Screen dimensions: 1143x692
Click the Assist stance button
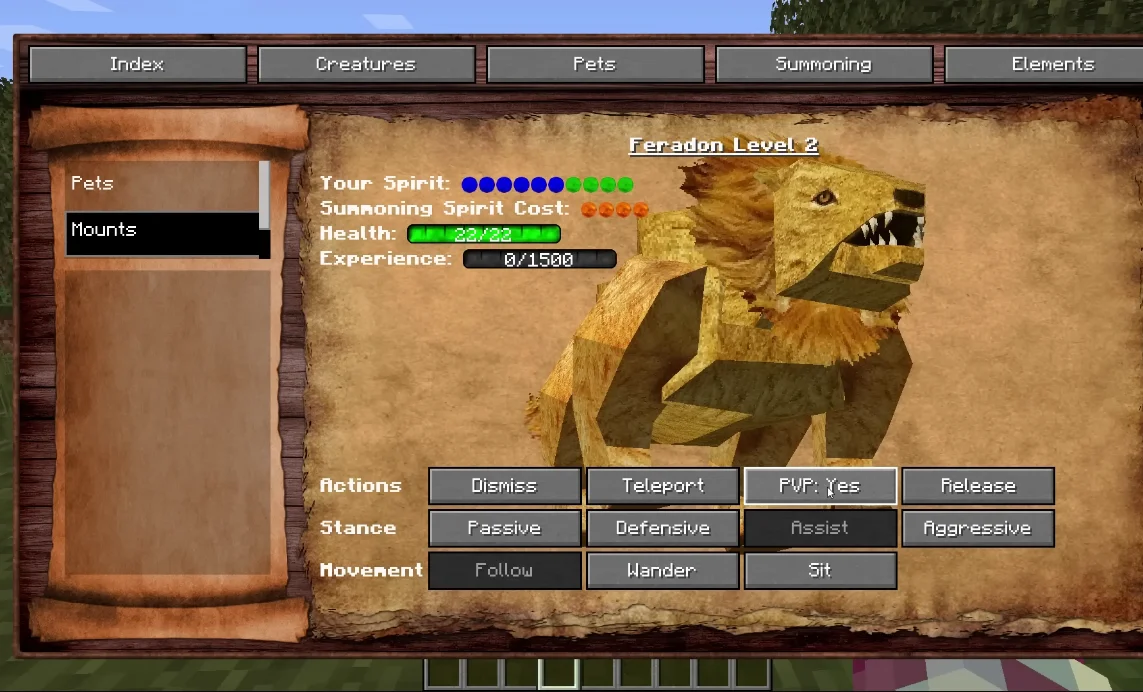820,528
